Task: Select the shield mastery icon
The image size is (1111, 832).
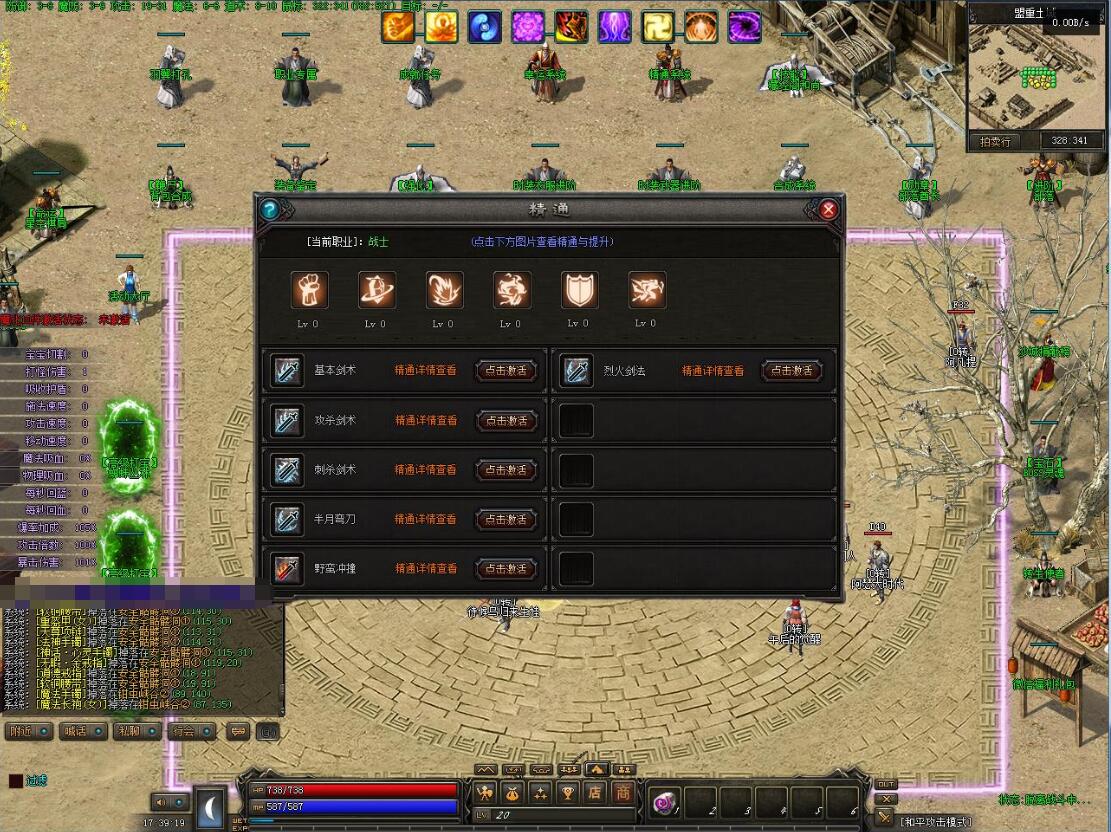Action: (578, 290)
